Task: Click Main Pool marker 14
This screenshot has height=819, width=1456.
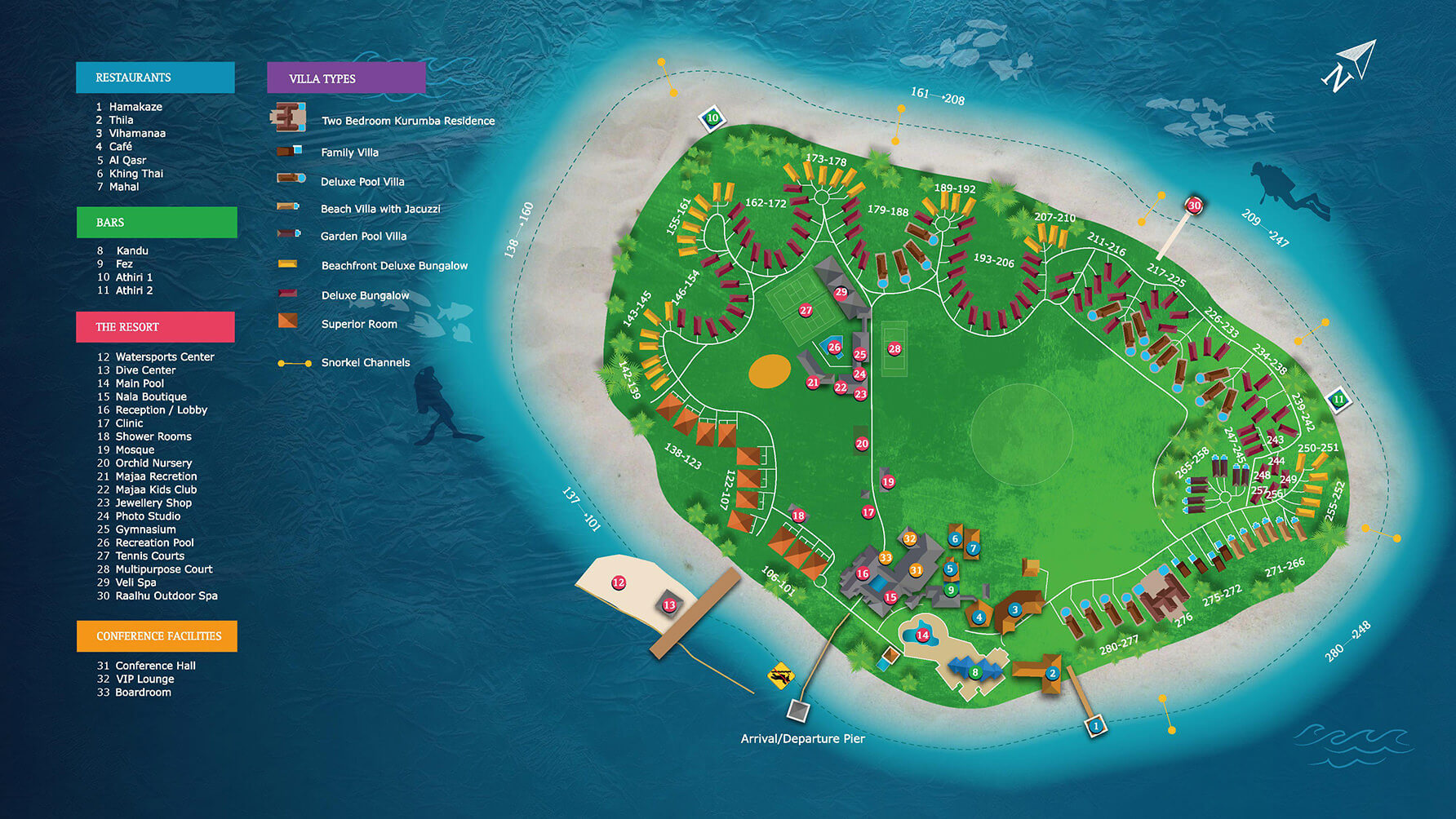Action: tap(922, 635)
